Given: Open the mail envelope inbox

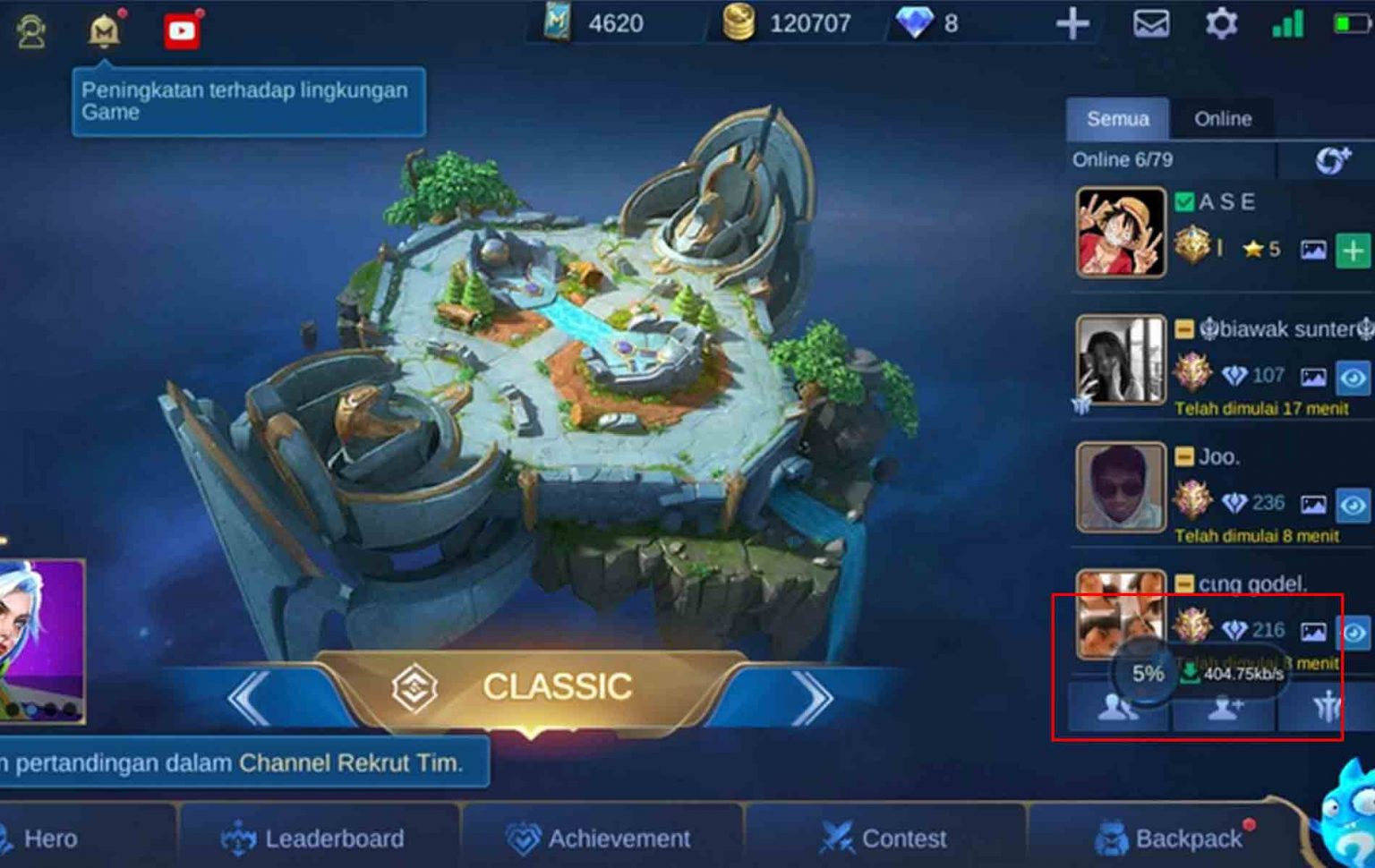Looking at the screenshot, I should tap(1151, 23).
